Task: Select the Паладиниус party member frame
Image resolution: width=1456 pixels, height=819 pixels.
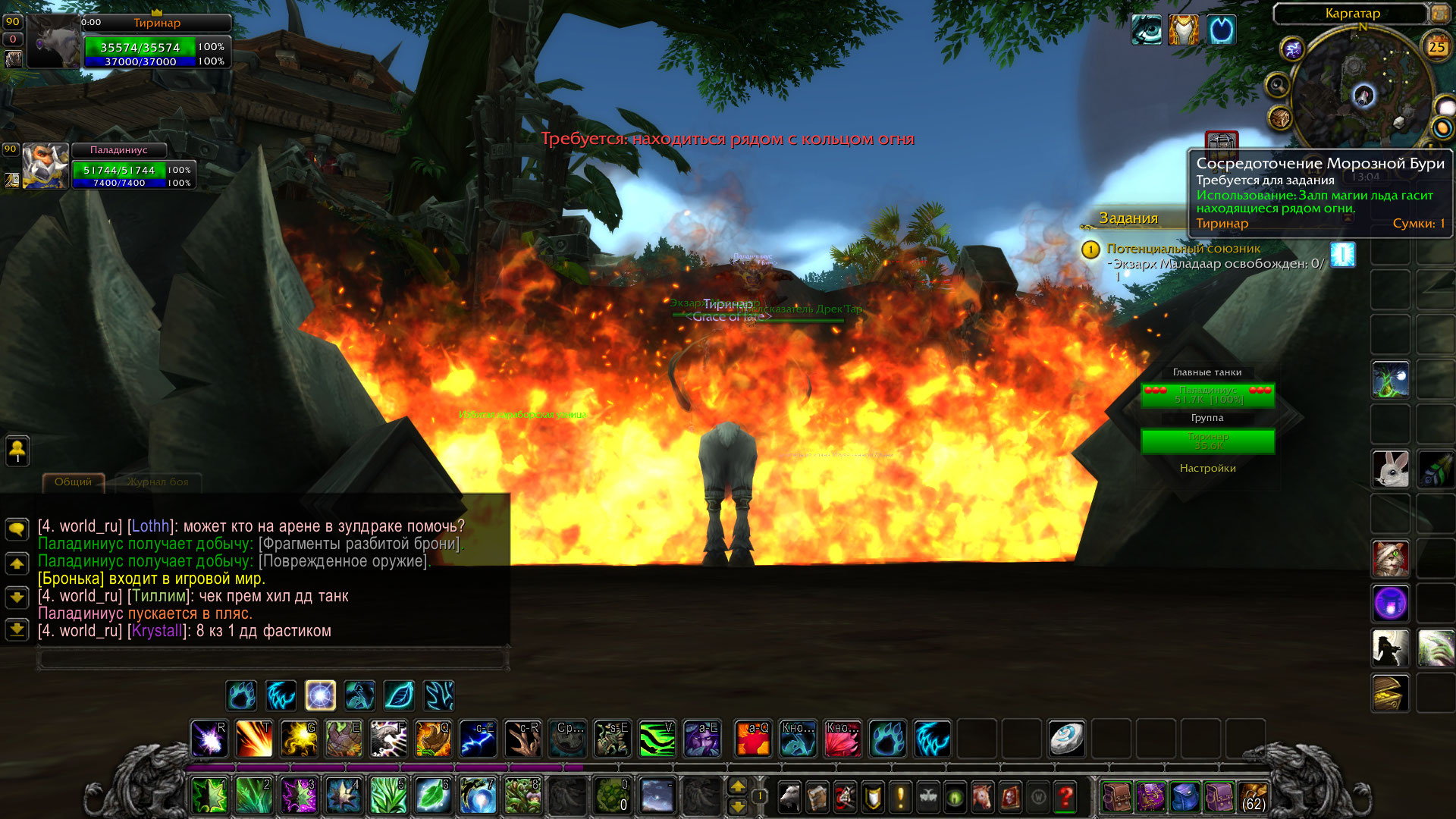Action: 45,165
